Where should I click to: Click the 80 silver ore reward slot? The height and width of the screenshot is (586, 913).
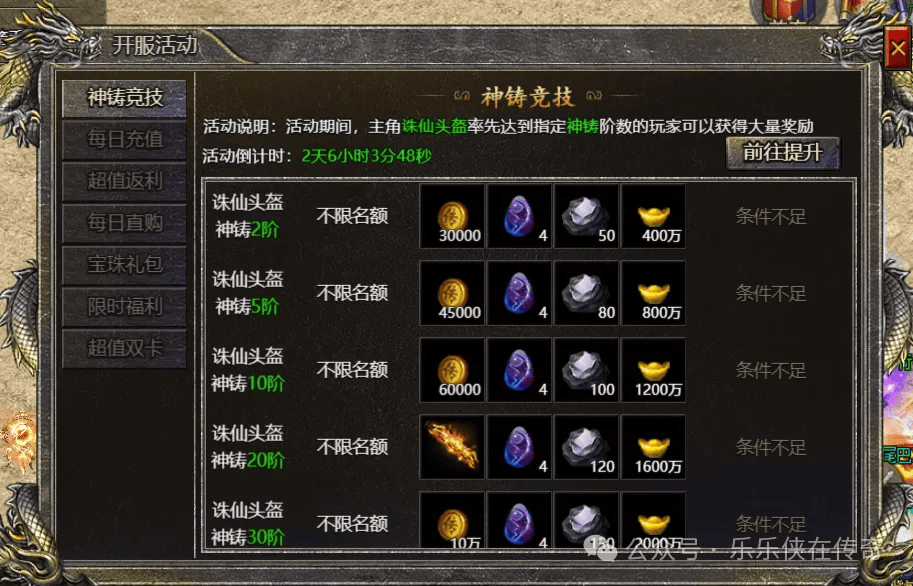coord(587,294)
